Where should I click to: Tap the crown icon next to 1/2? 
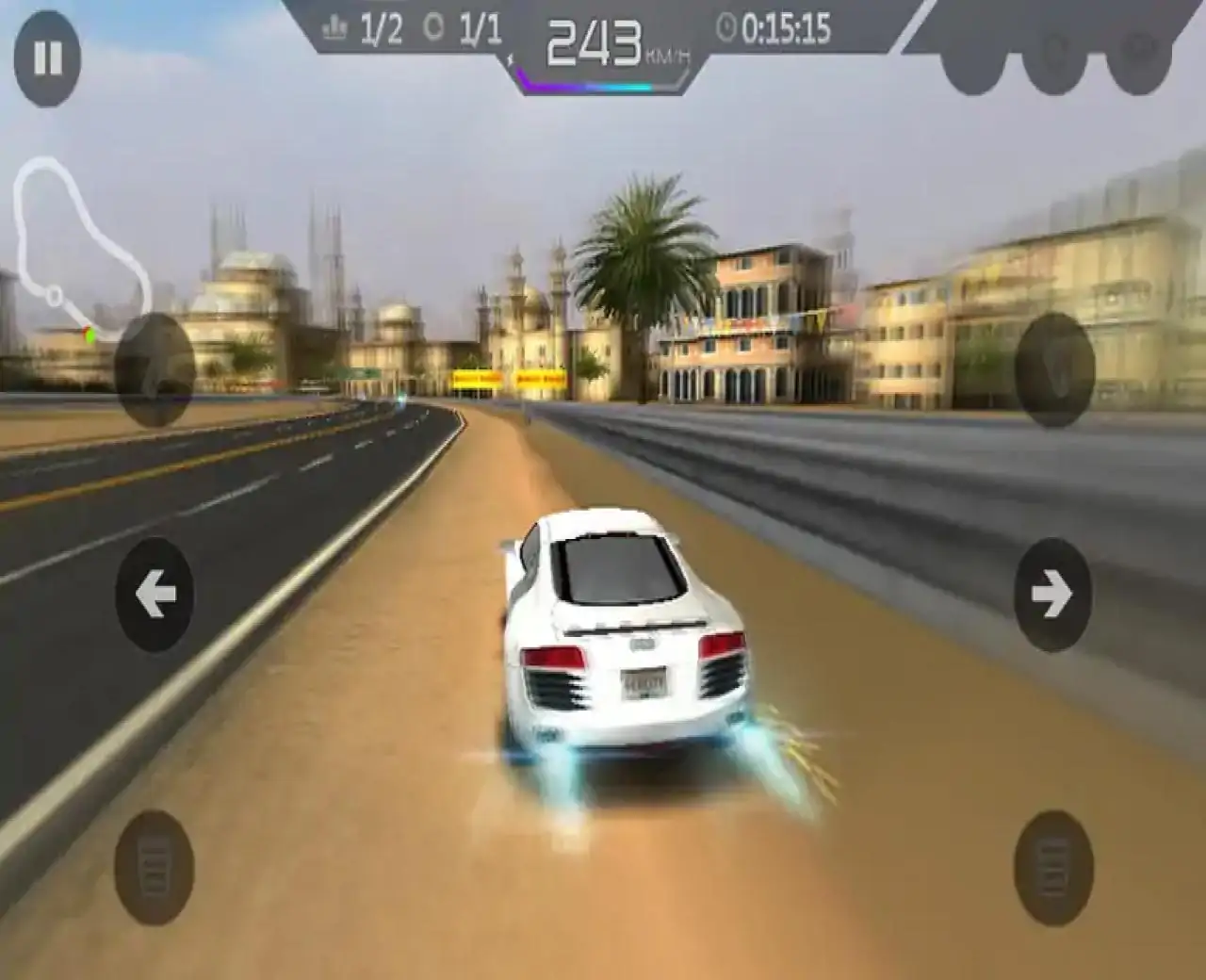pos(334,26)
